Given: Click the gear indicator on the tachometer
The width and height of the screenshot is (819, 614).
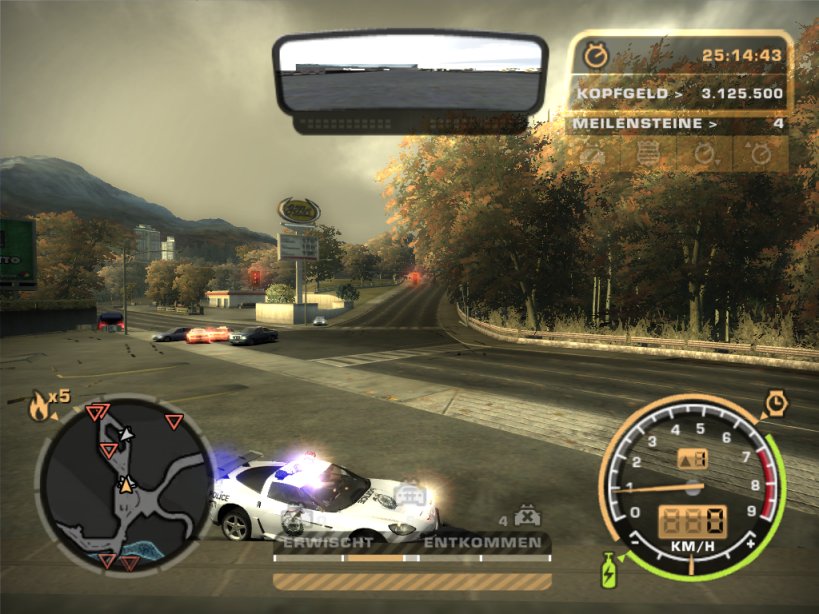Looking at the screenshot, I should pyautogui.click(x=692, y=459).
